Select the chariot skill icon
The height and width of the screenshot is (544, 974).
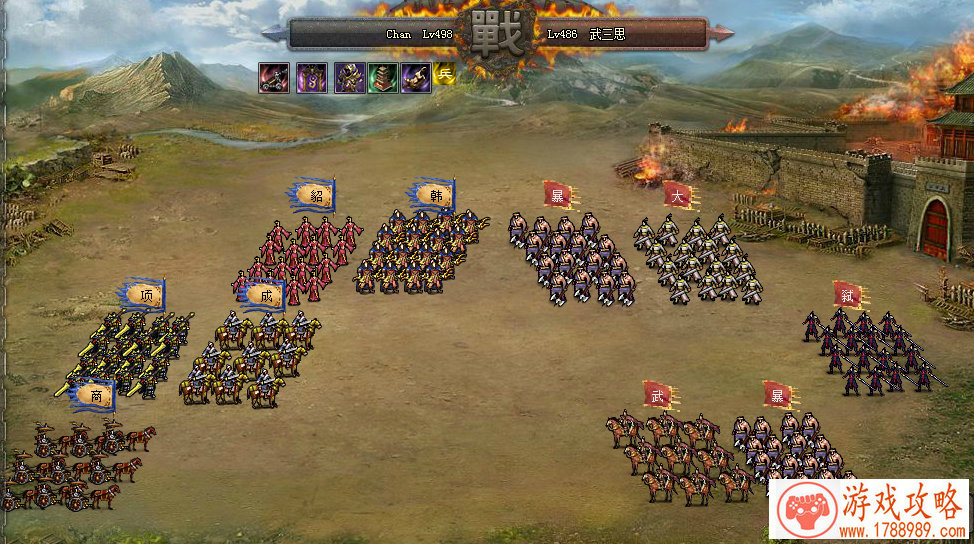pyautogui.click(x=275, y=78)
